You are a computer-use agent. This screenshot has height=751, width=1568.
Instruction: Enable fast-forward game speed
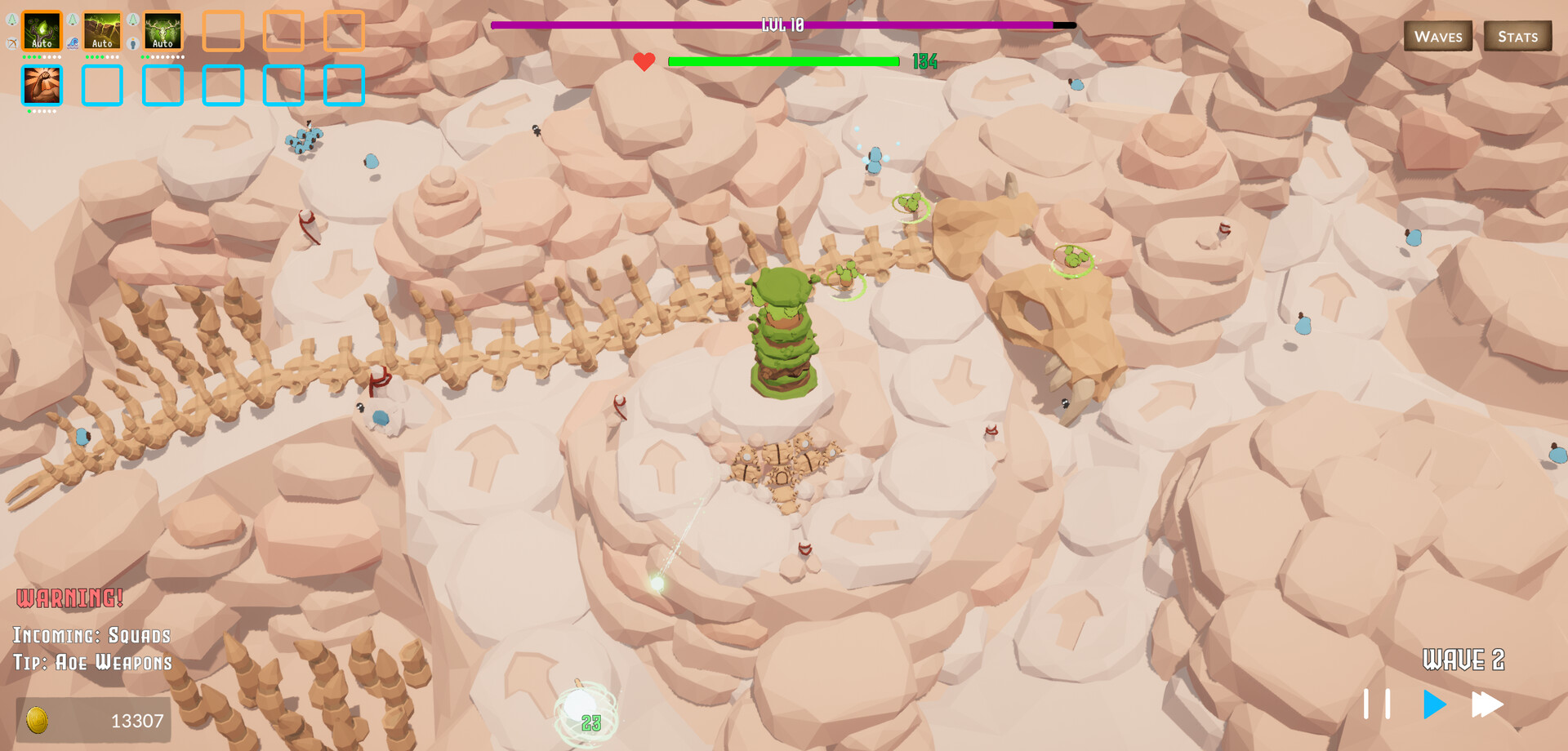[1486, 704]
